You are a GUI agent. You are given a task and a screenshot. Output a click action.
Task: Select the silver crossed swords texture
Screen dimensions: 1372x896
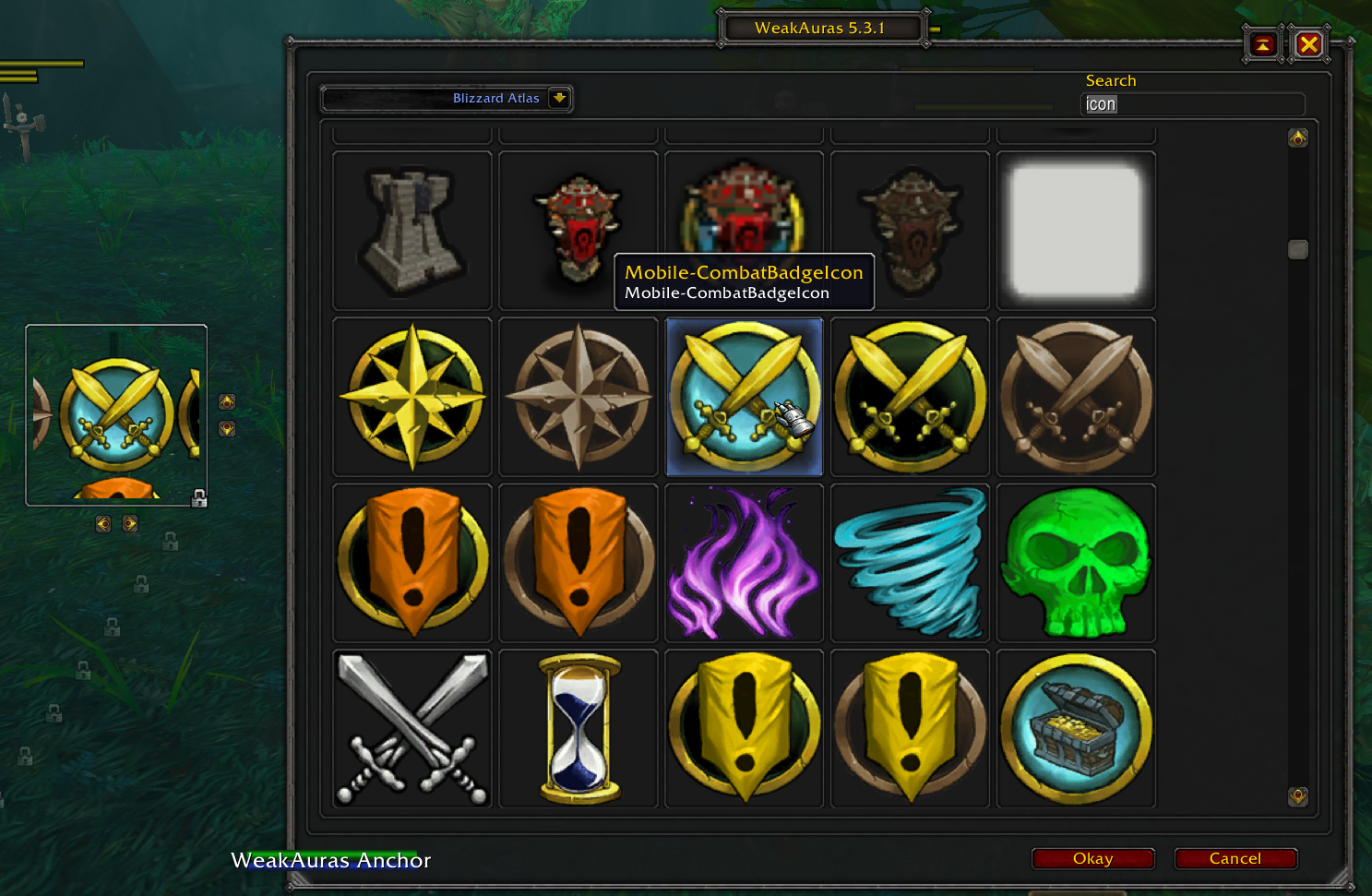click(x=412, y=728)
